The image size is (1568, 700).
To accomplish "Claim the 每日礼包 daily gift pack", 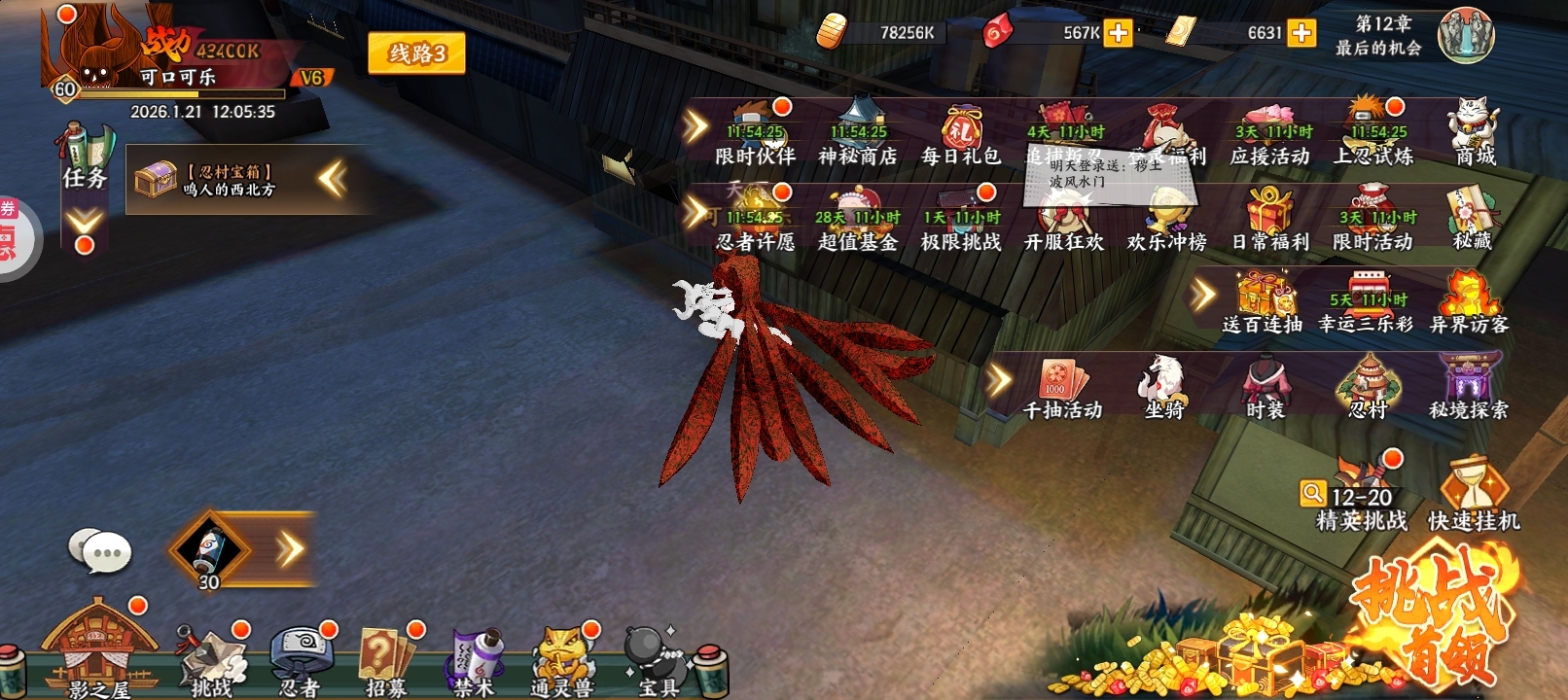I will (961, 134).
